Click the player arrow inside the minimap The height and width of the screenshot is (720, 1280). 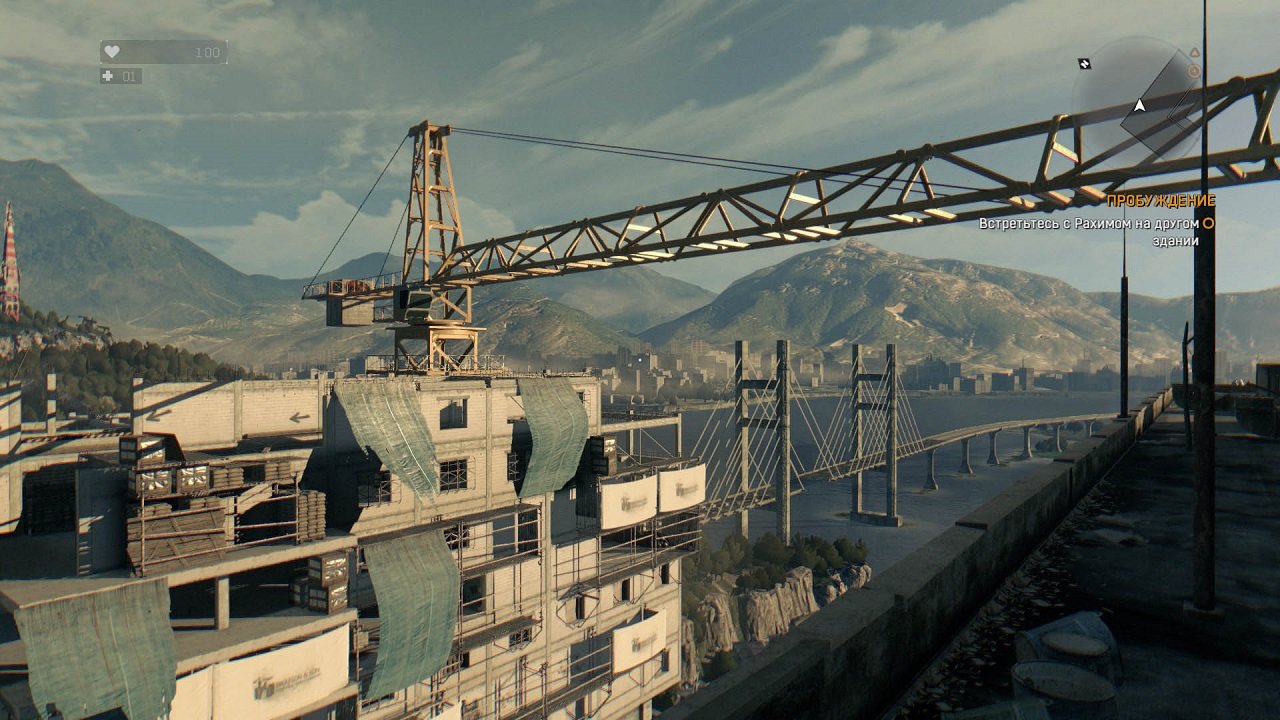tap(1139, 106)
